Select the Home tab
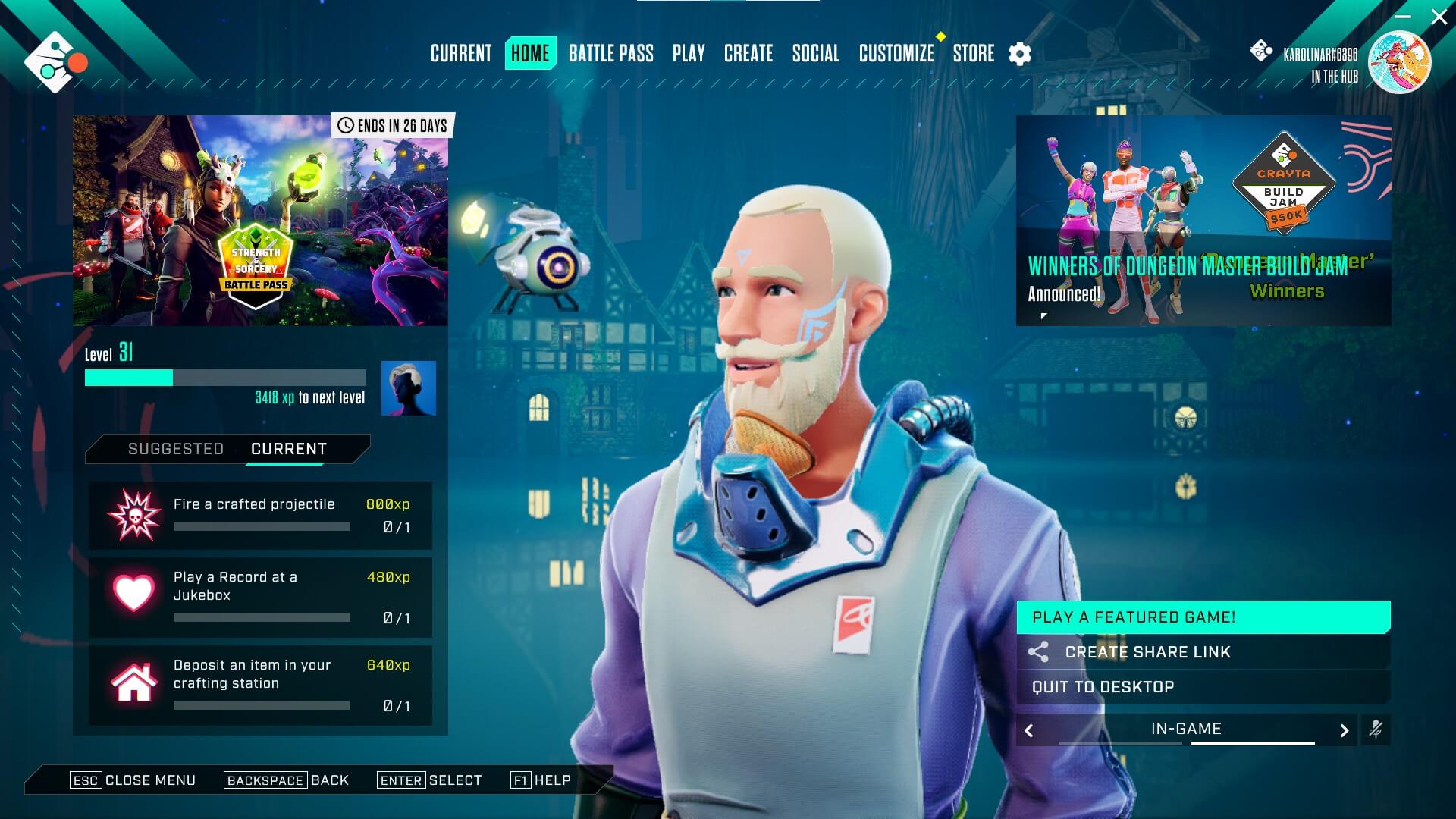Image resolution: width=1456 pixels, height=819 pixels. (530, 54)
